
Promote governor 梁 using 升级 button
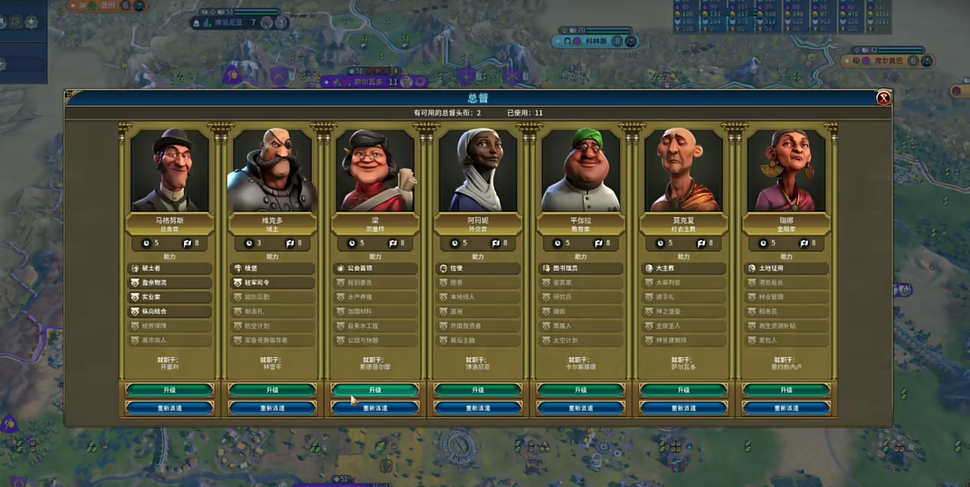coord(375,390)
